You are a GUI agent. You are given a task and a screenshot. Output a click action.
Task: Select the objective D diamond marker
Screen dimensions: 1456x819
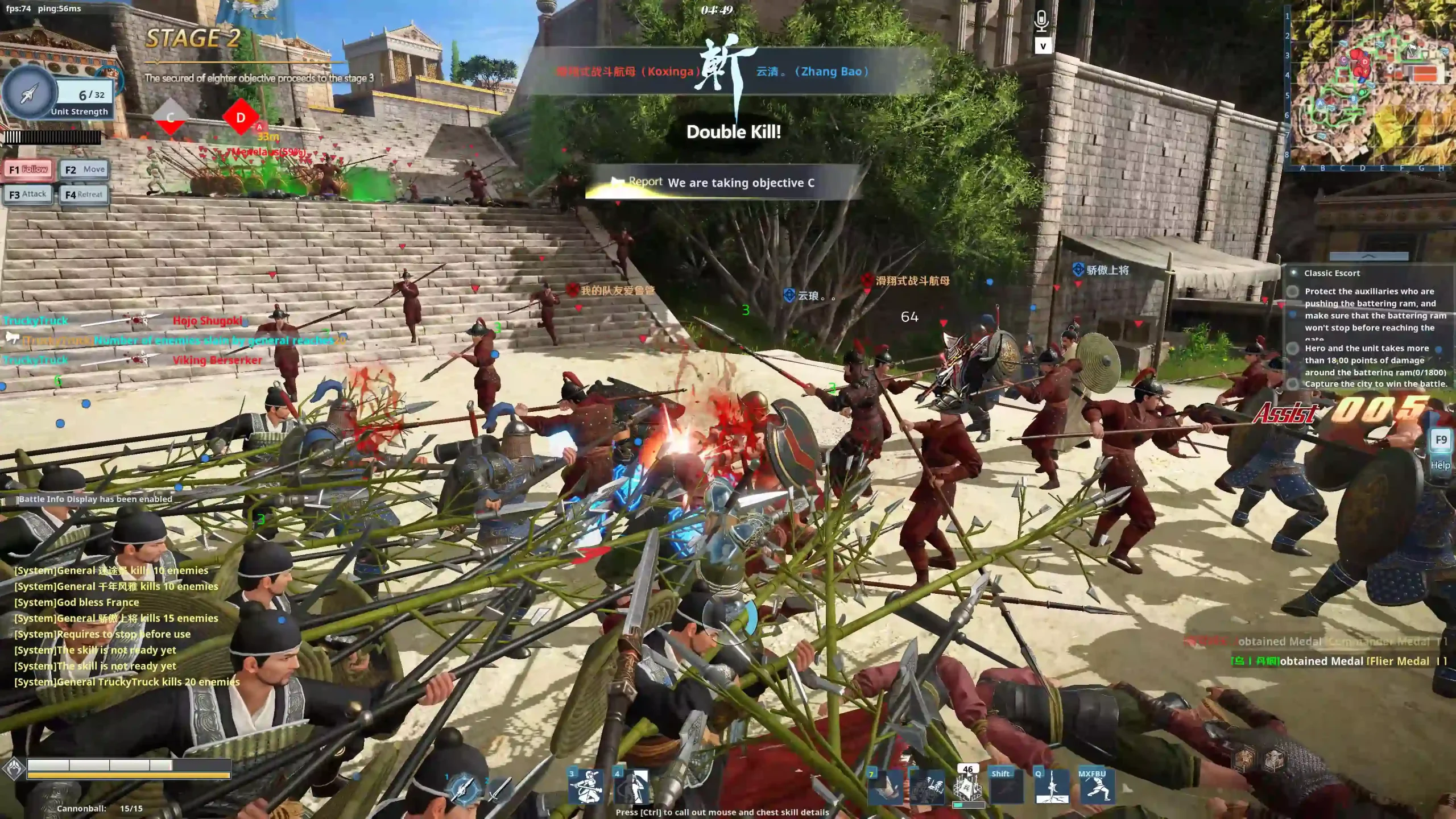tap(240, 118)
